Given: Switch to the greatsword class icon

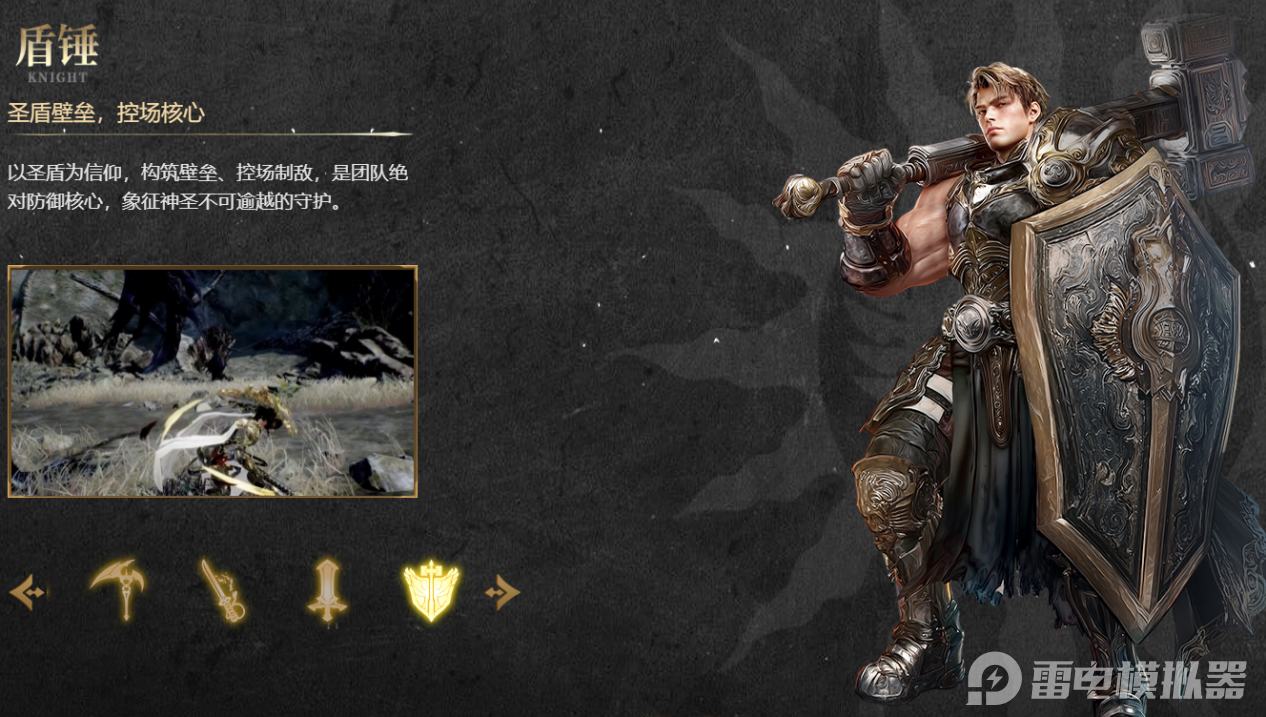Looking at the screenshot, I should pyautogui.click(x=326, y=591).
